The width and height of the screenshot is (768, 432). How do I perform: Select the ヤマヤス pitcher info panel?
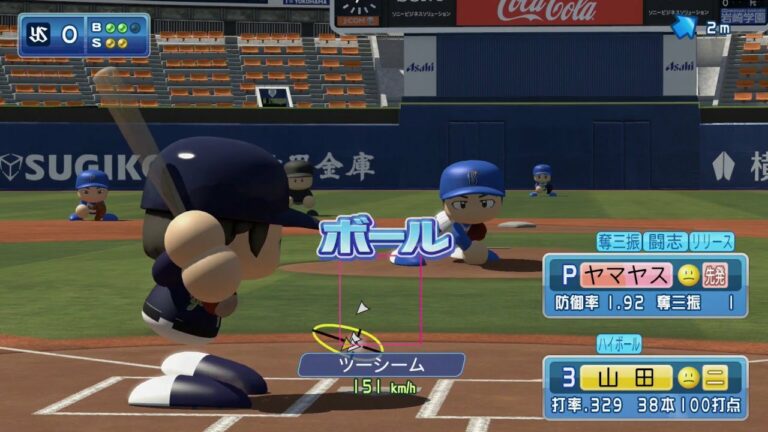pyautogui.click(x=645, y=285)
